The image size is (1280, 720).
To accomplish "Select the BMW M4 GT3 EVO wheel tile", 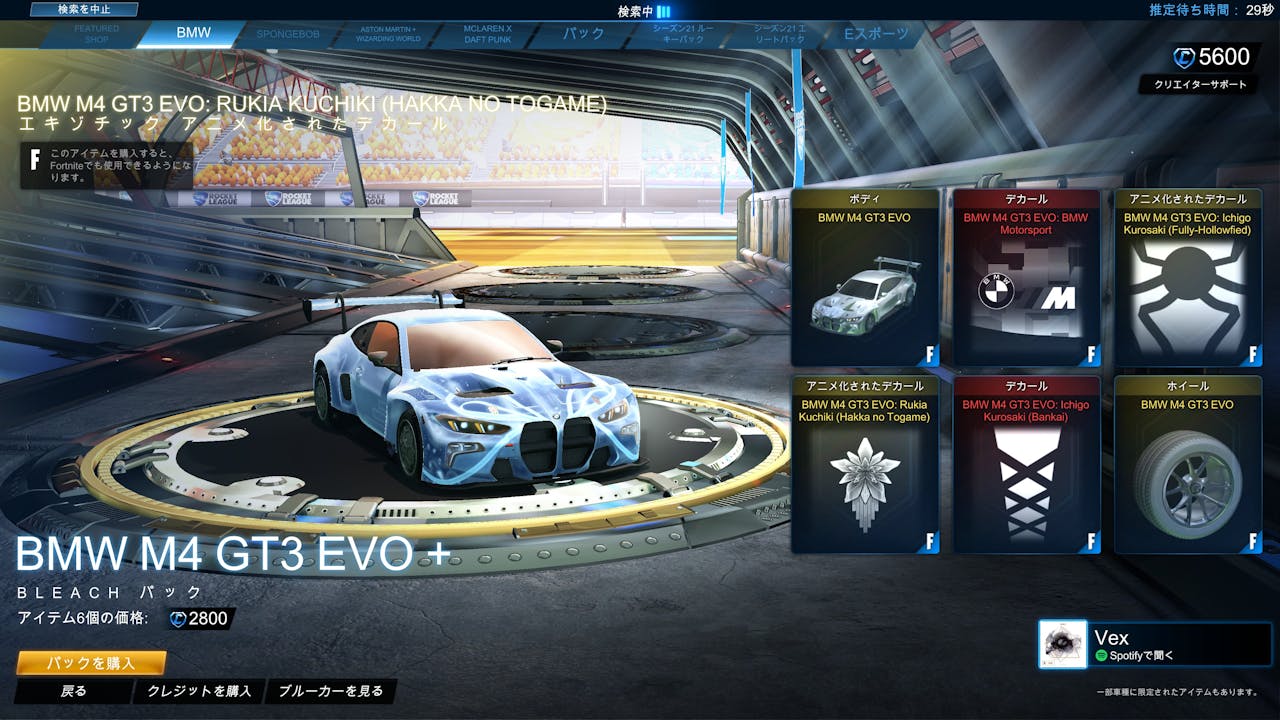I will pyautogui.click(x=1188, y=464).
